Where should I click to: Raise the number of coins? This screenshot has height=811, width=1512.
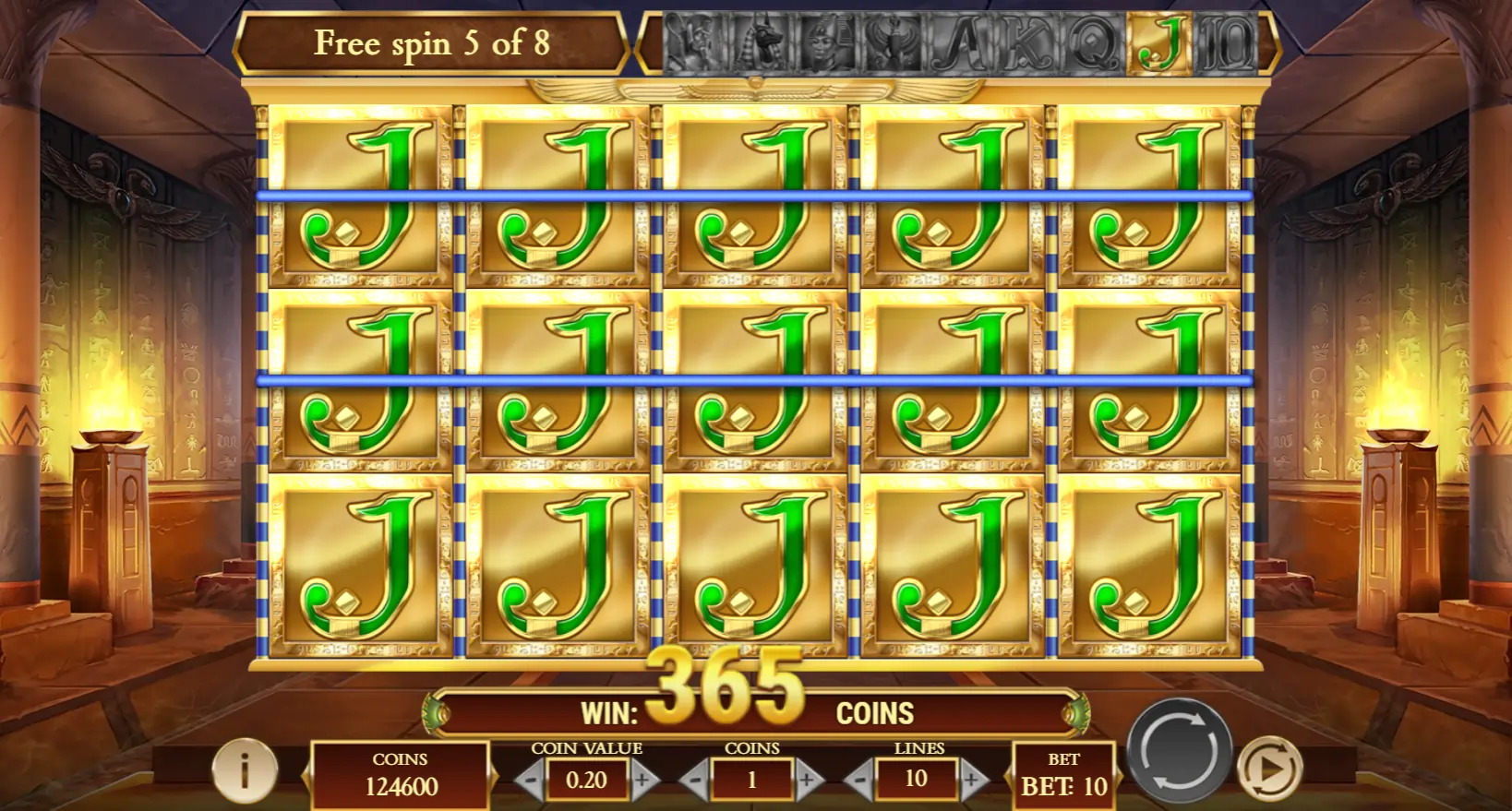809,781
